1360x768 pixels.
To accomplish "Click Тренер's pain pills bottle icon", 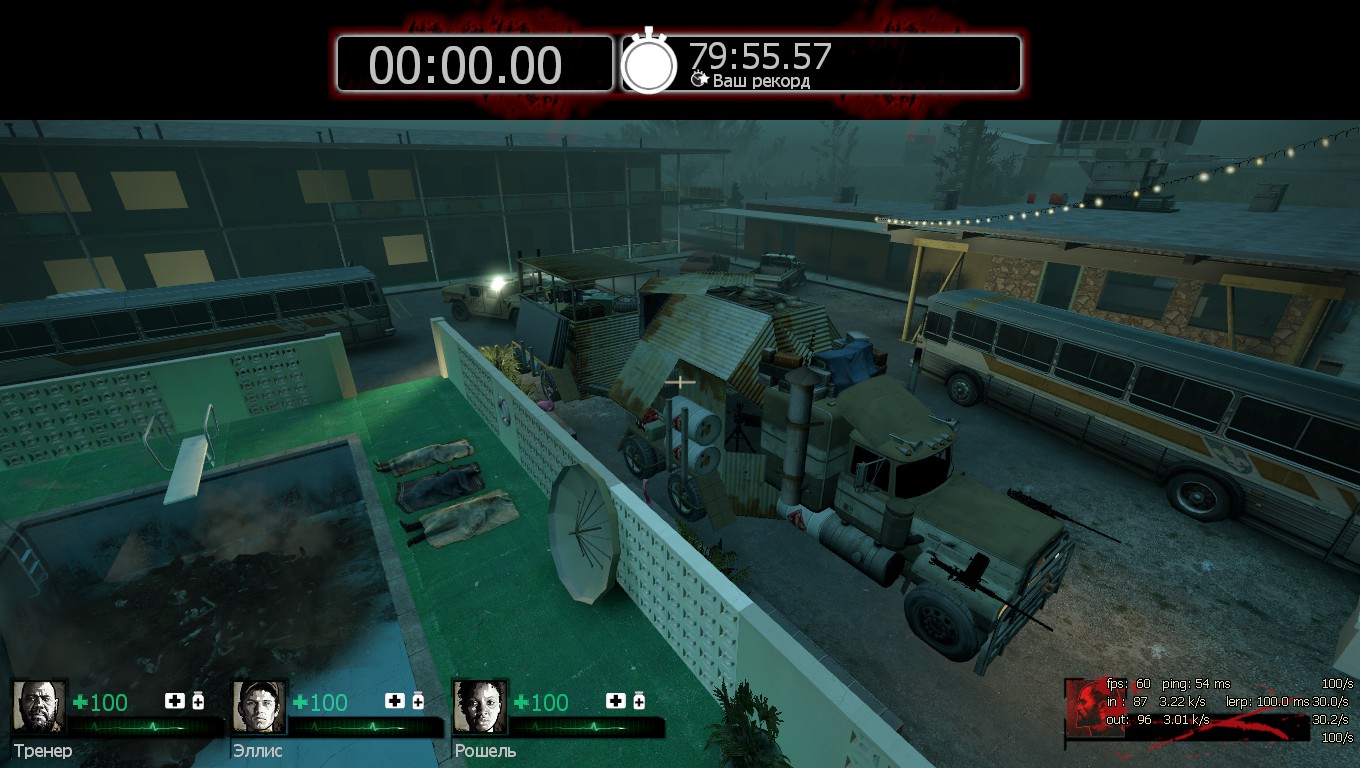I will tap(198, 701).
